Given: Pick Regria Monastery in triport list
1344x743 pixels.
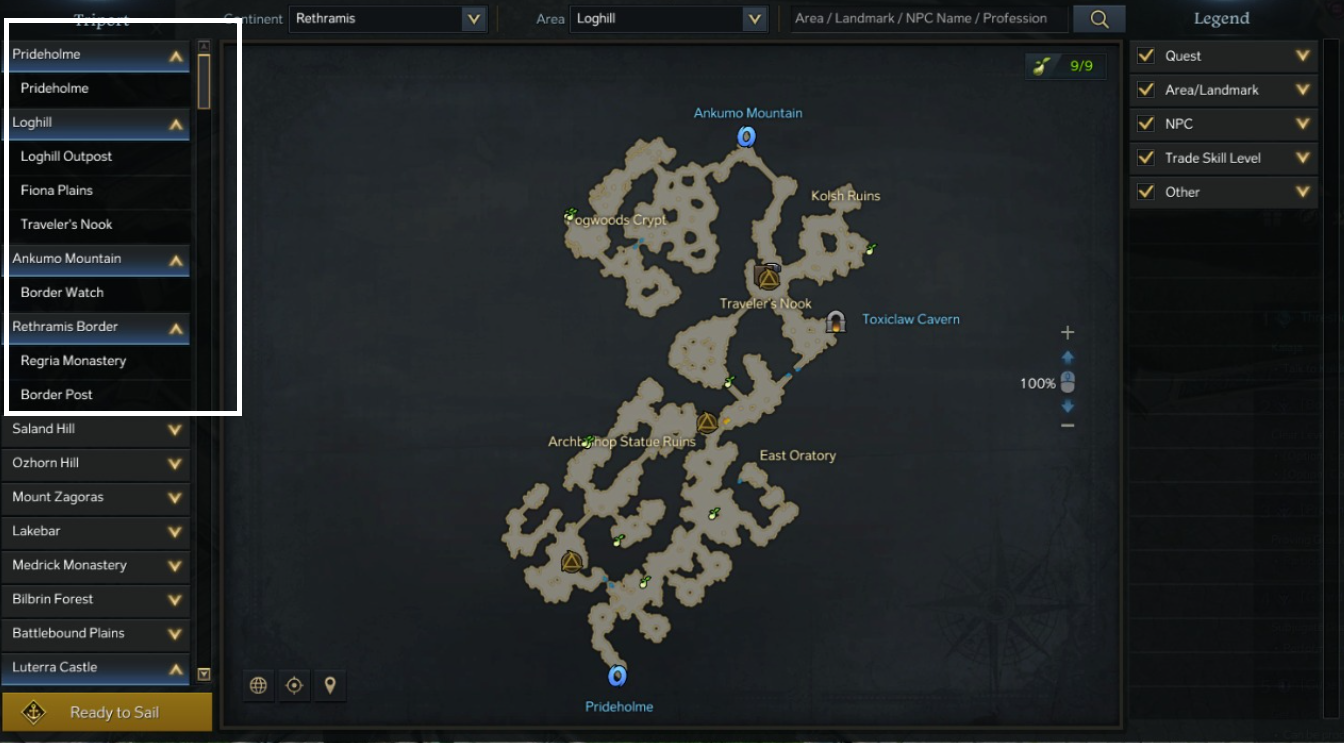Looking at the screenshot, I should [73, 360].
